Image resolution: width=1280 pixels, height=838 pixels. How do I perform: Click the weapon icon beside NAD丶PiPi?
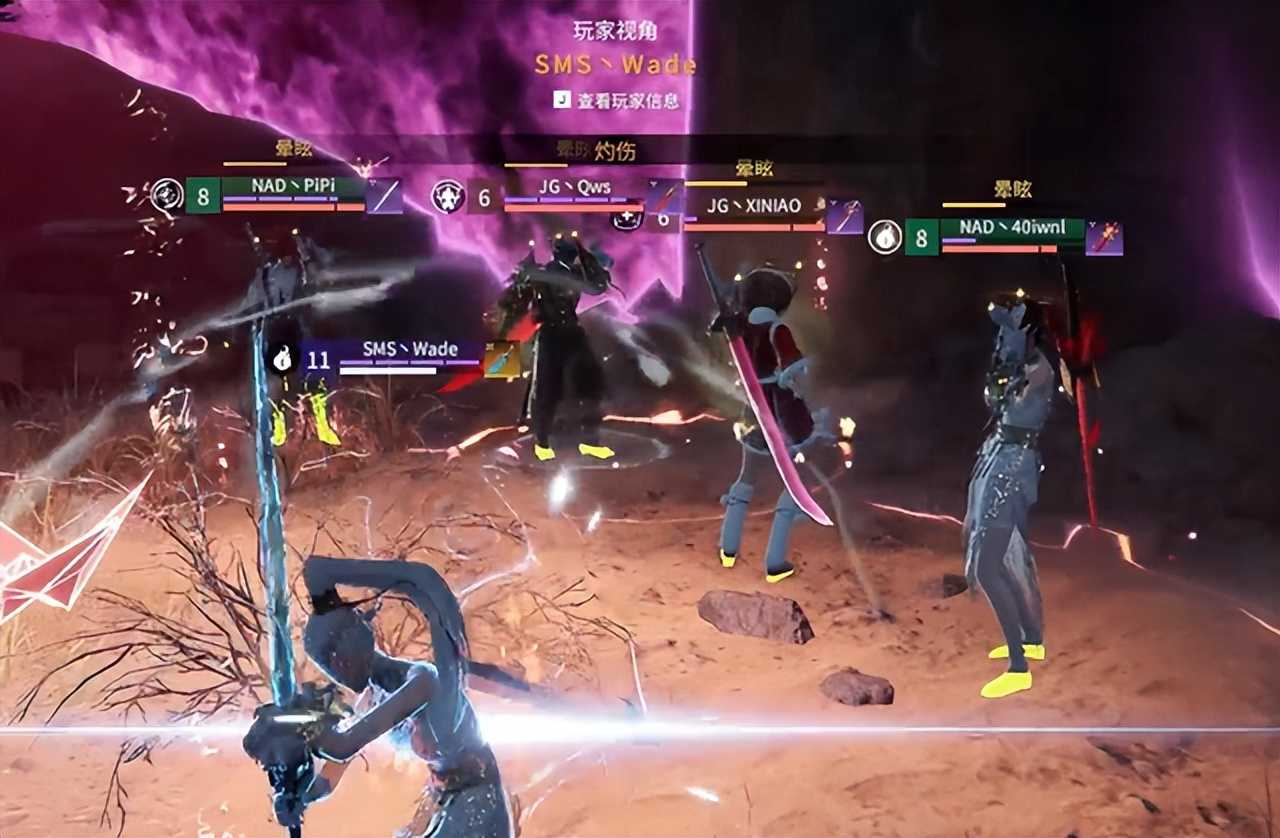(385, 196)
